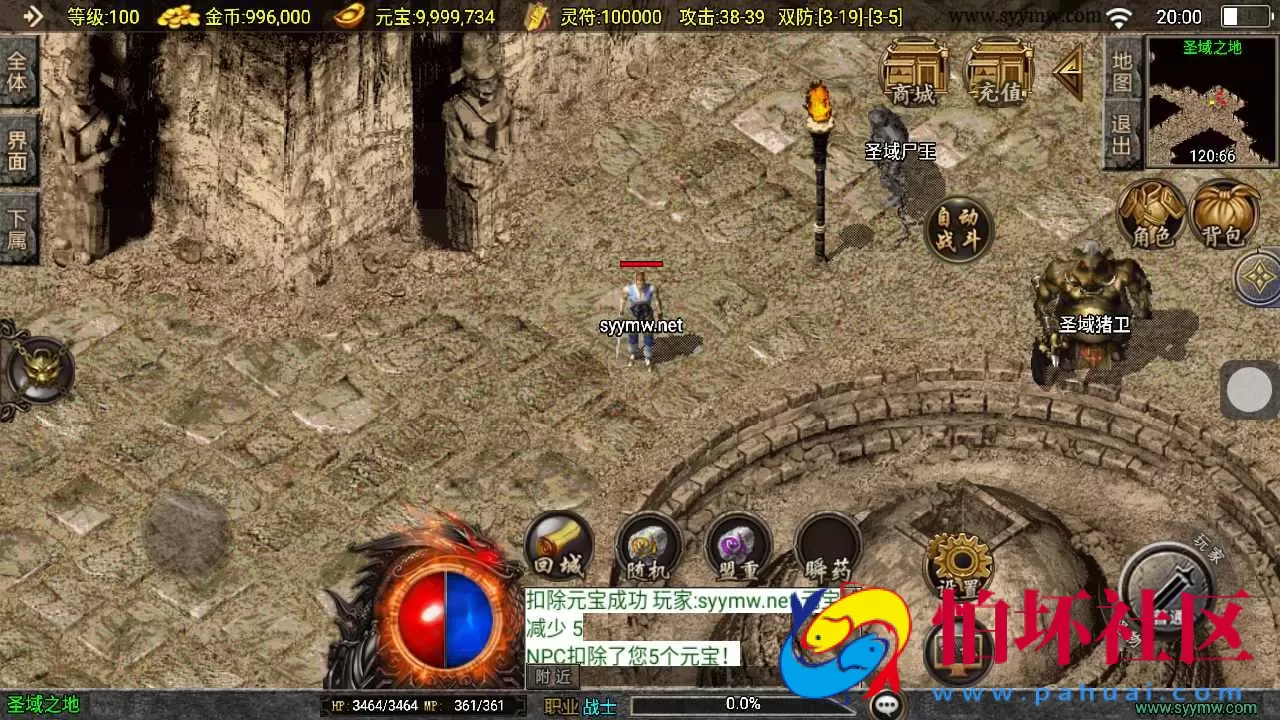1280x720 pixels.
Task: Enable 自动战斗 auto-battle mode
Action: click(x=959, y=228)
